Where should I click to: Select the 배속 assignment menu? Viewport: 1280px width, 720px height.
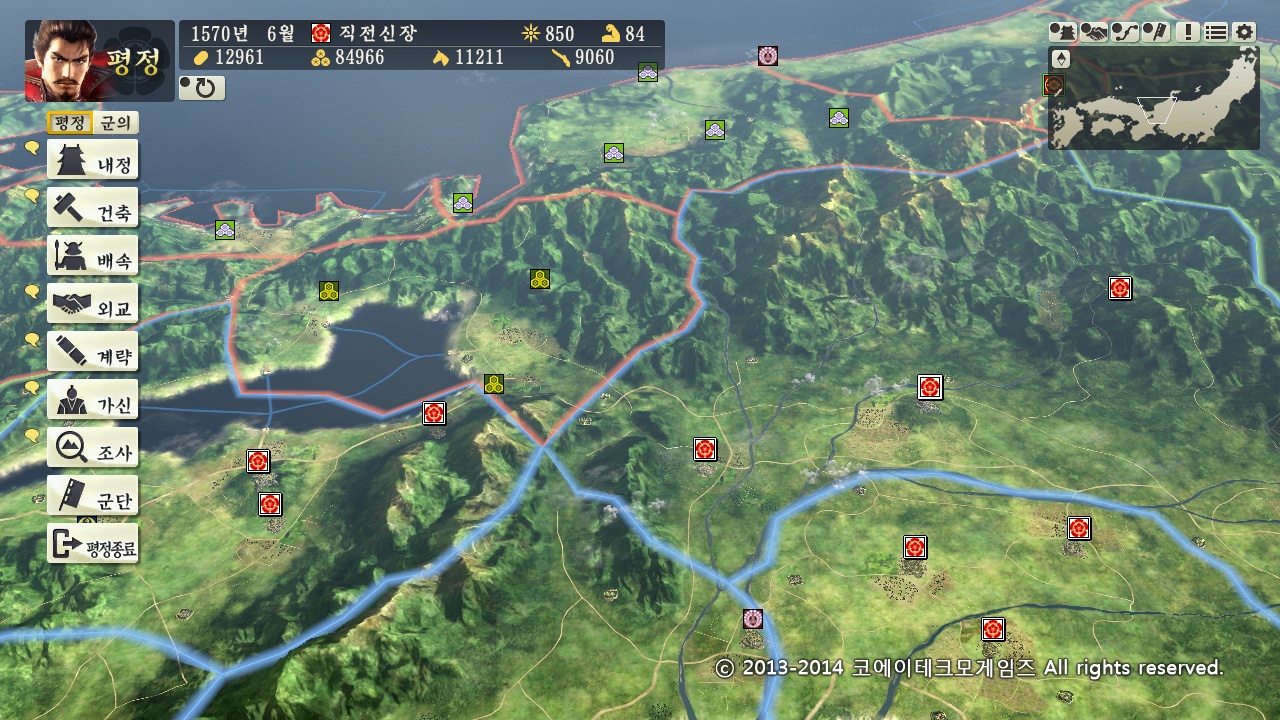(93, 257)
